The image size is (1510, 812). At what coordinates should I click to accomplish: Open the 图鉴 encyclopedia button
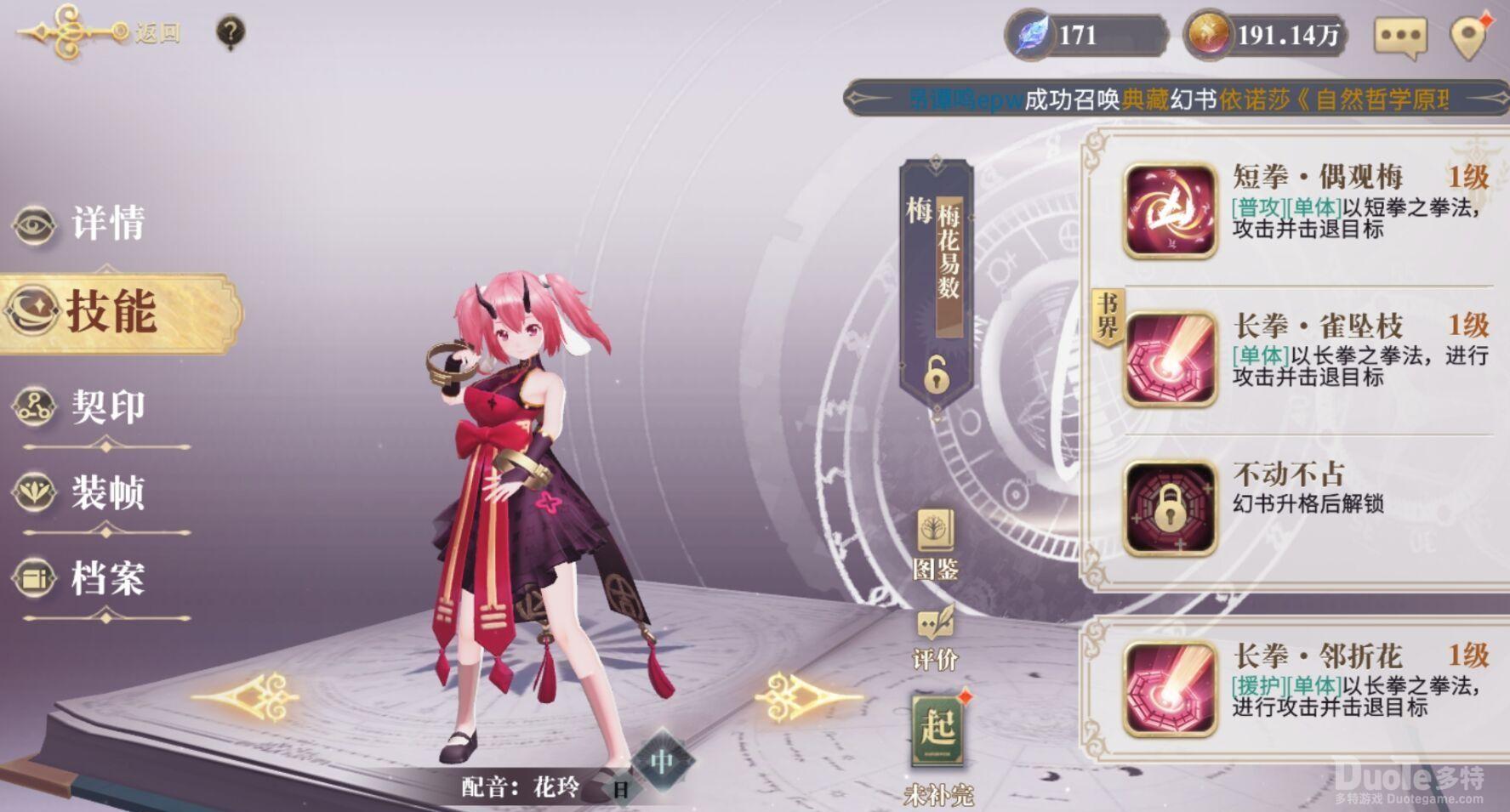tap(936, 544)
